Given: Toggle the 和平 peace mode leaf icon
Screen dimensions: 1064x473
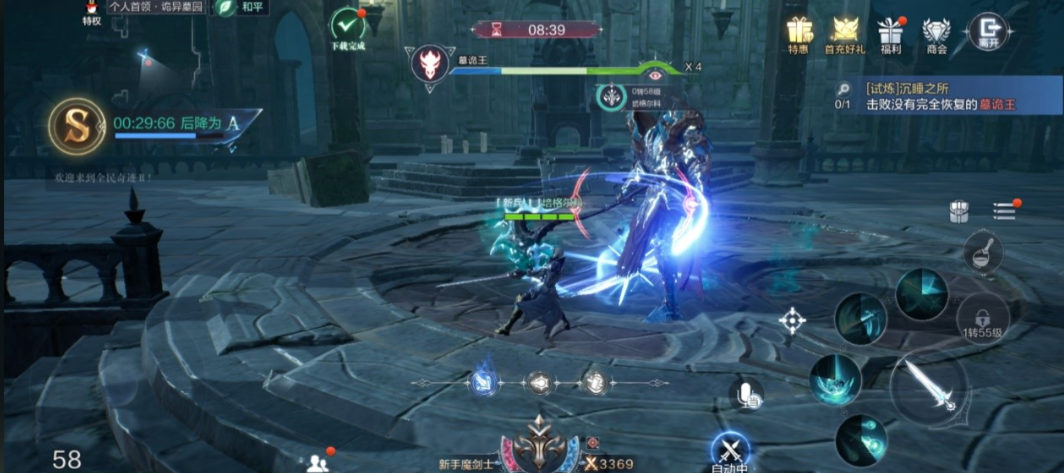Looking at the screenshot, I should pyautogui.click(x=228, y=7).
